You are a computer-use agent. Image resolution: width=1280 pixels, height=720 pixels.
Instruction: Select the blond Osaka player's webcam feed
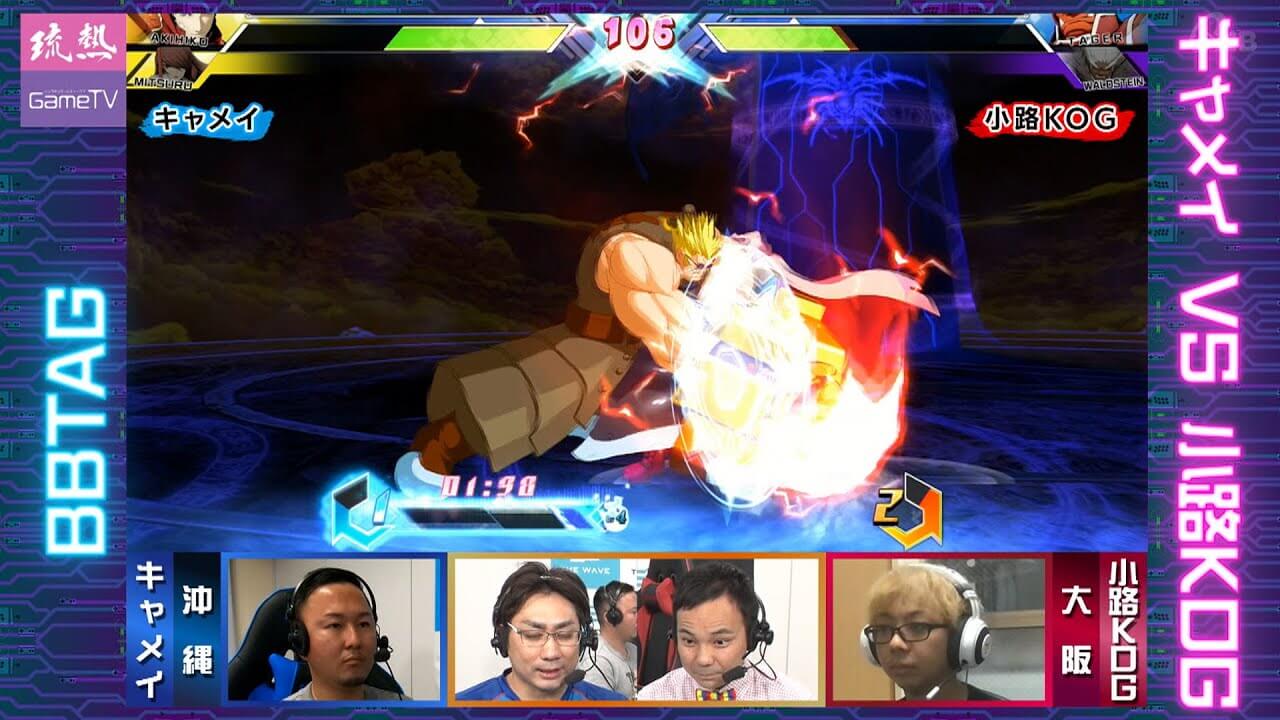click(x=938, y=628)
